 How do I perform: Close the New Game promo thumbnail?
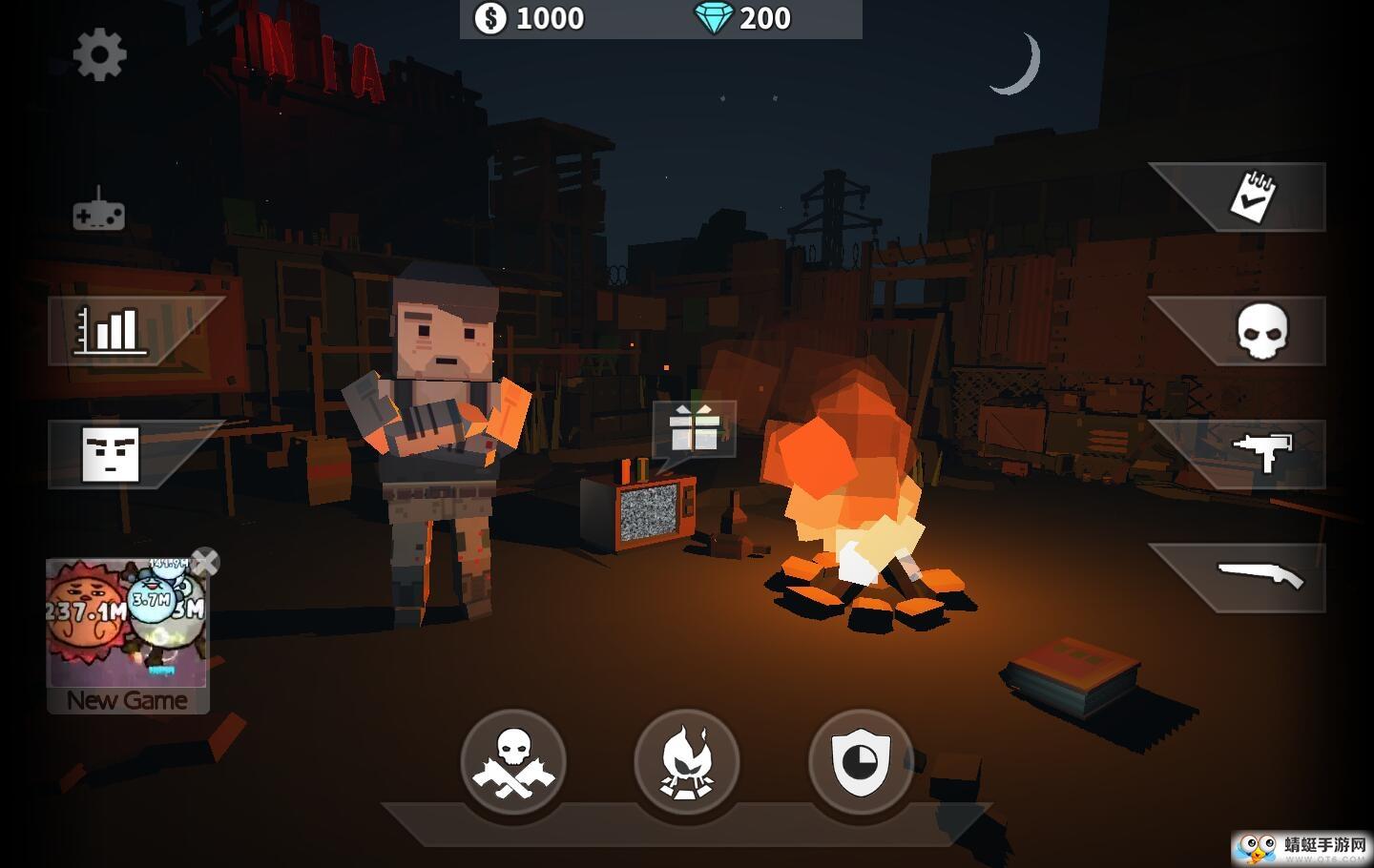click(x=205, y=562)
